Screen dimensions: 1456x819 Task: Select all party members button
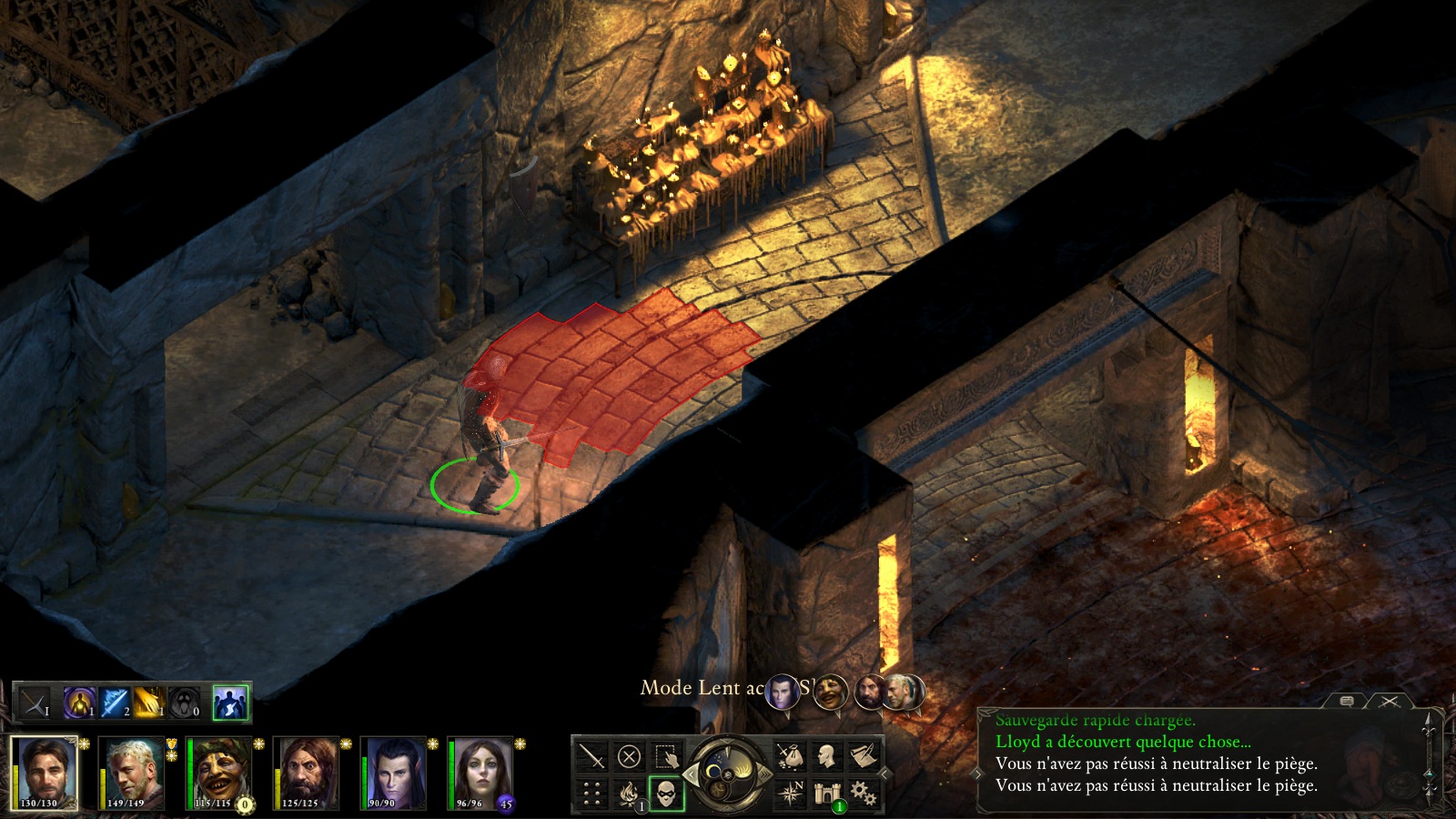tap(666, 756)
